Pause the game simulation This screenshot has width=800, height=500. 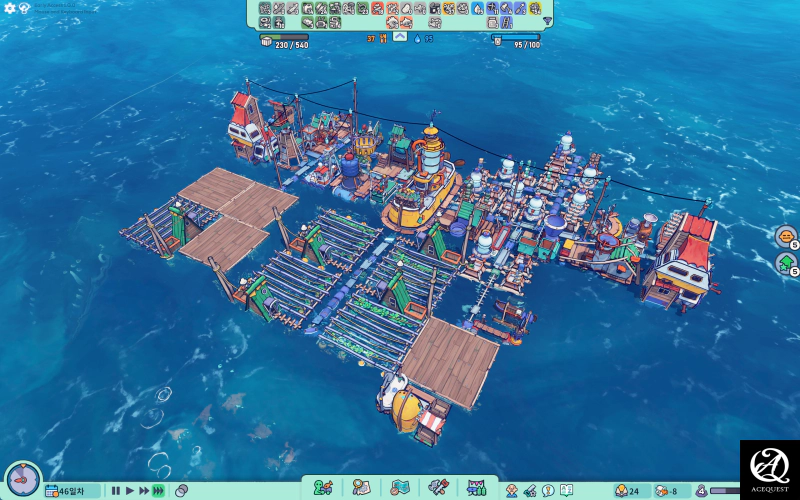coord(116,491)
